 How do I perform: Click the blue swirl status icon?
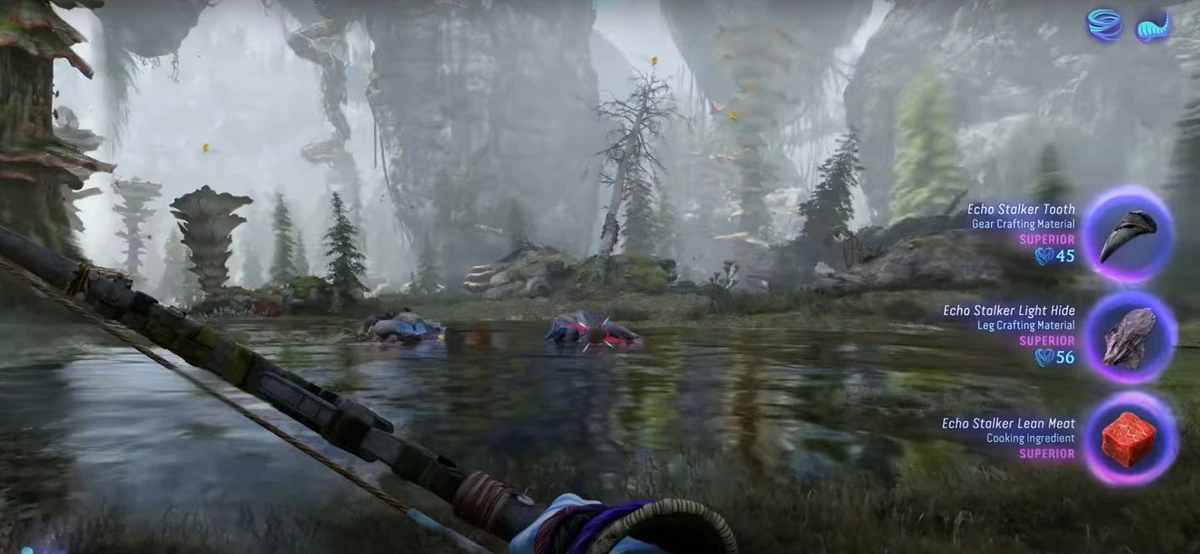pos(1105,25)
